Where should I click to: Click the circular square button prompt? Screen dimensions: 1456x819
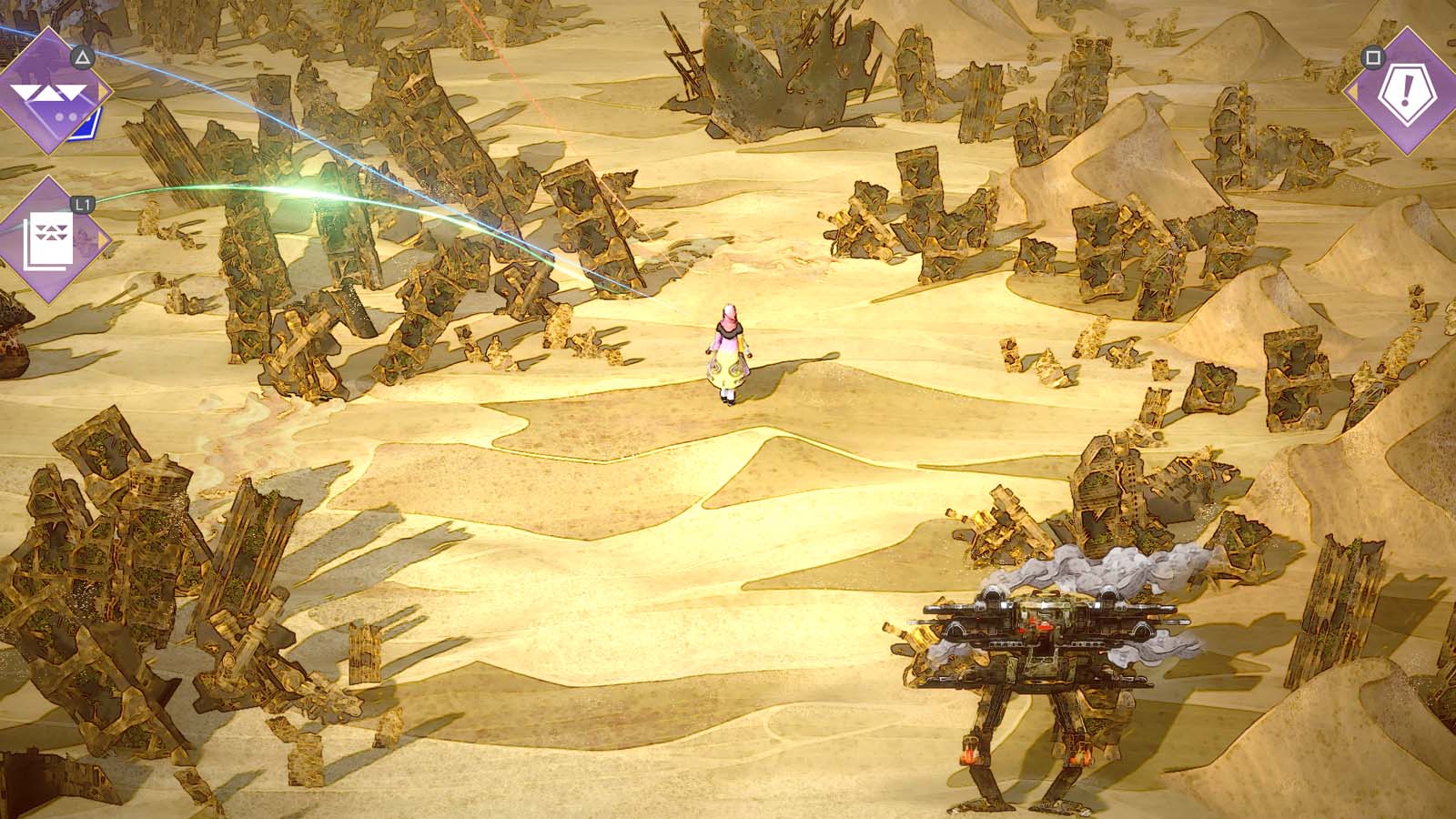click(1372, 57)
